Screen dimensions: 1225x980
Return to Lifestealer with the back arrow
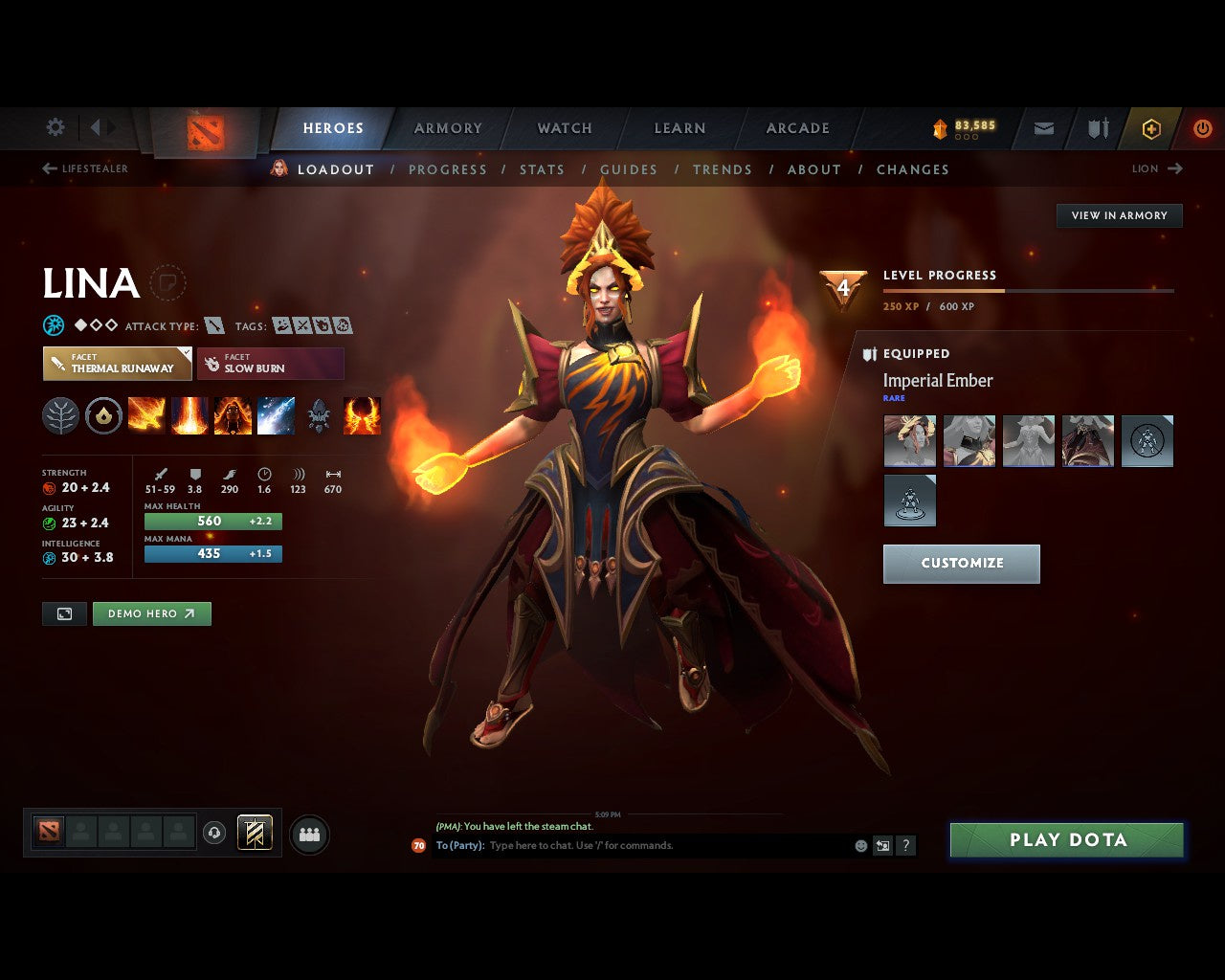[x=48, y=167]
